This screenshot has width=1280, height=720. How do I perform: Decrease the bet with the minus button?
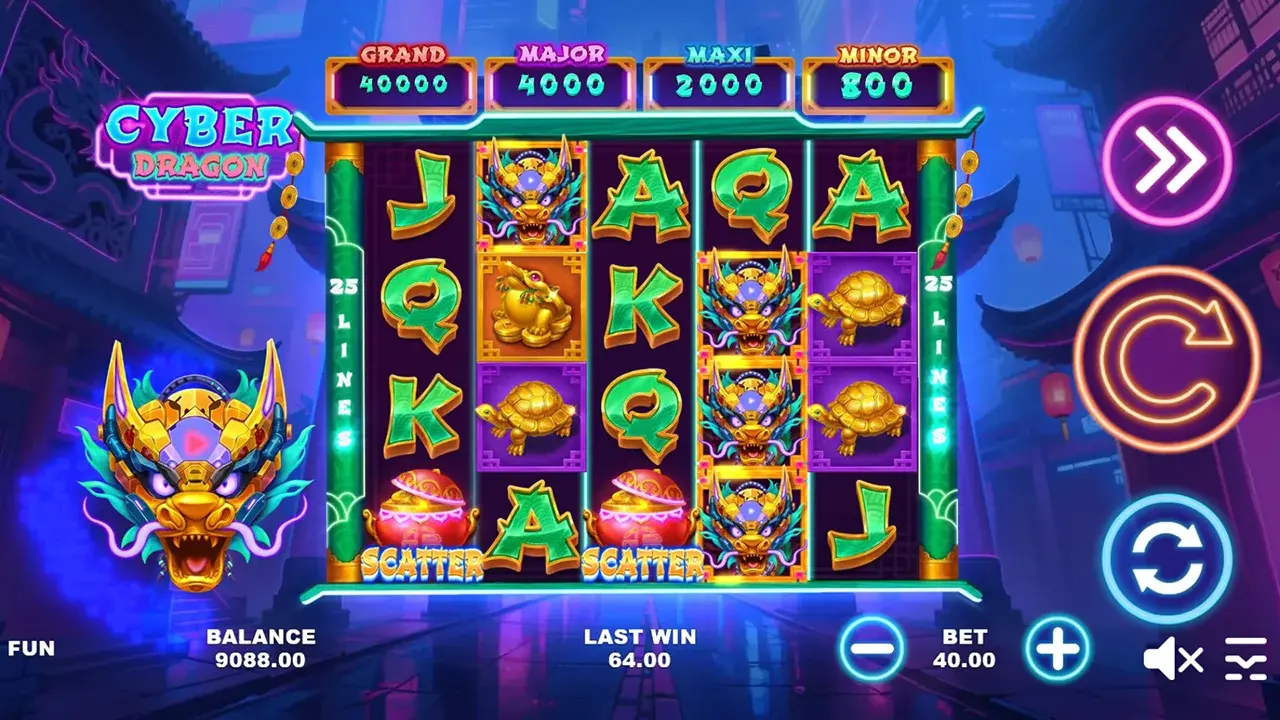tap(872, 648)
